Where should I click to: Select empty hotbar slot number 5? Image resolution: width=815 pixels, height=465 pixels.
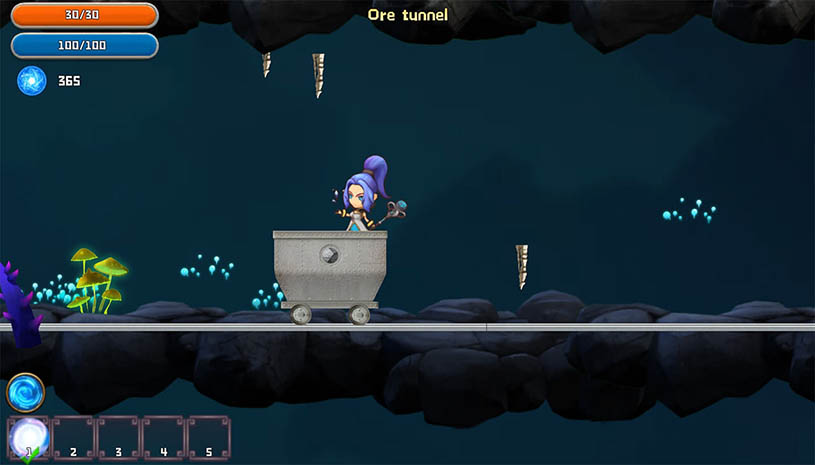click(208, 437)
